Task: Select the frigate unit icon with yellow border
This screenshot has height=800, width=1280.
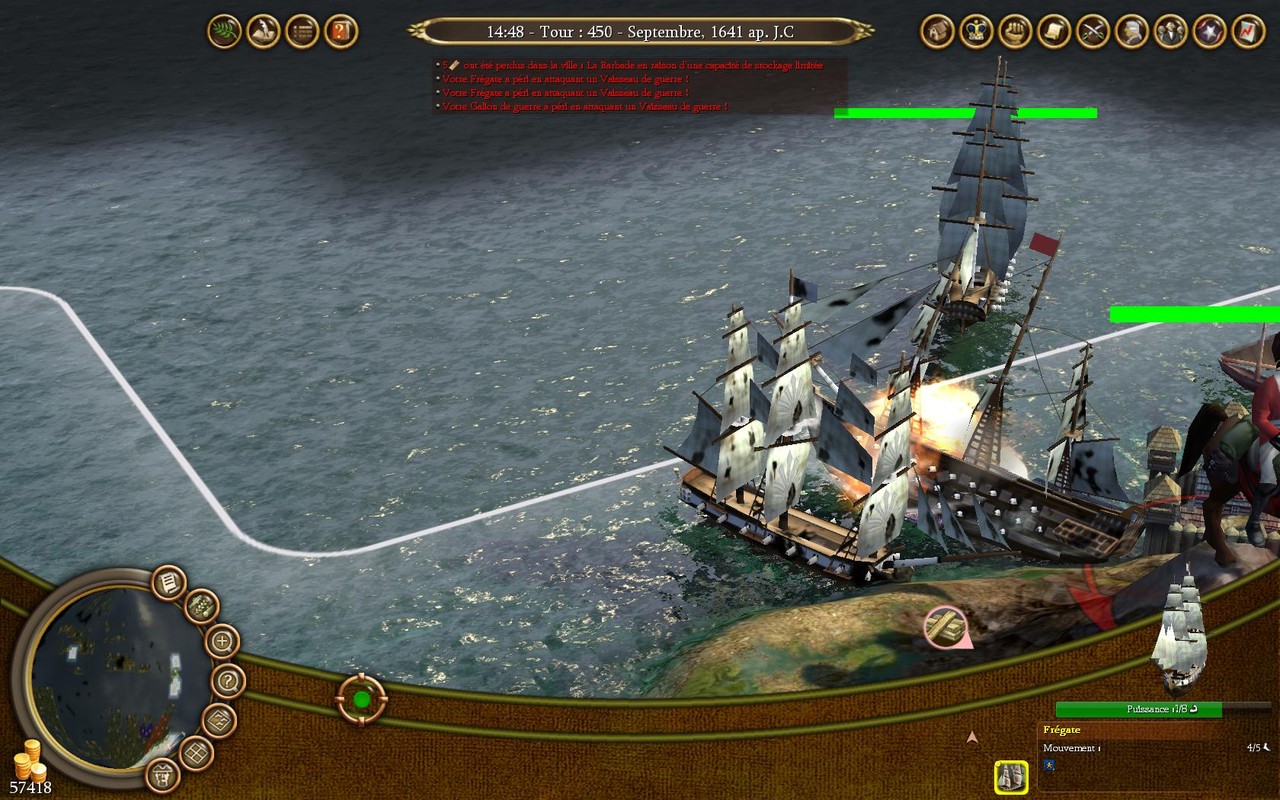Action: pyautogui.click(x=1011, y=776)
